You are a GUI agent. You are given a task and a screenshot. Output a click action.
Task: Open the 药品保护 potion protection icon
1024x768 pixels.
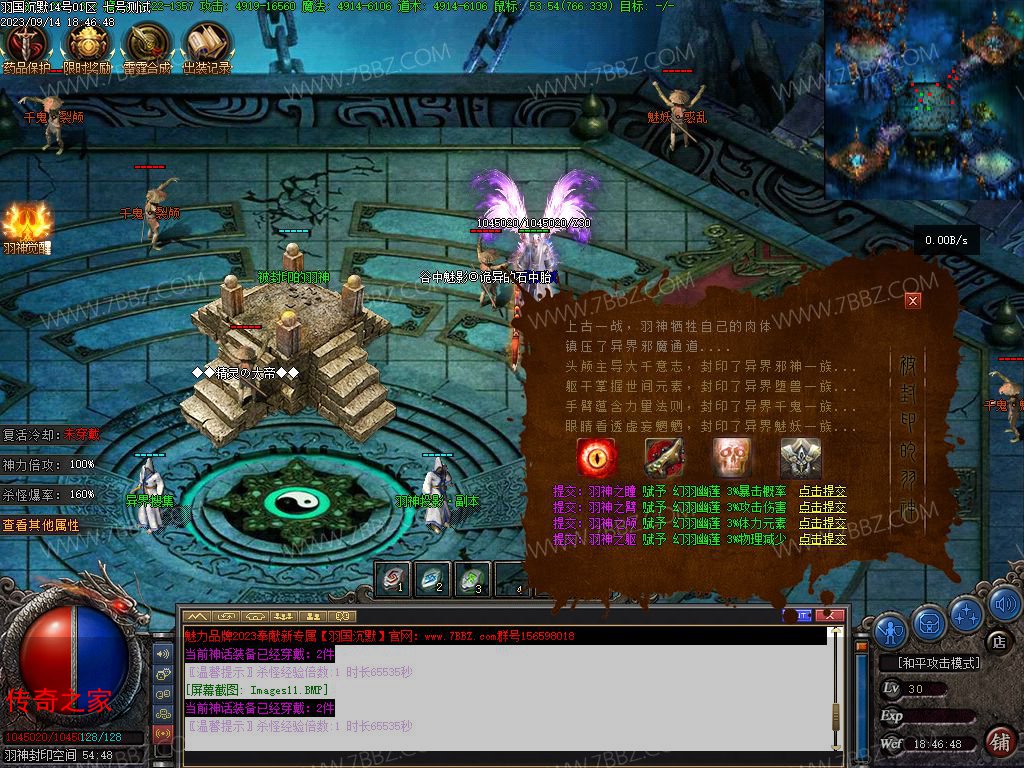coord(27,45)
